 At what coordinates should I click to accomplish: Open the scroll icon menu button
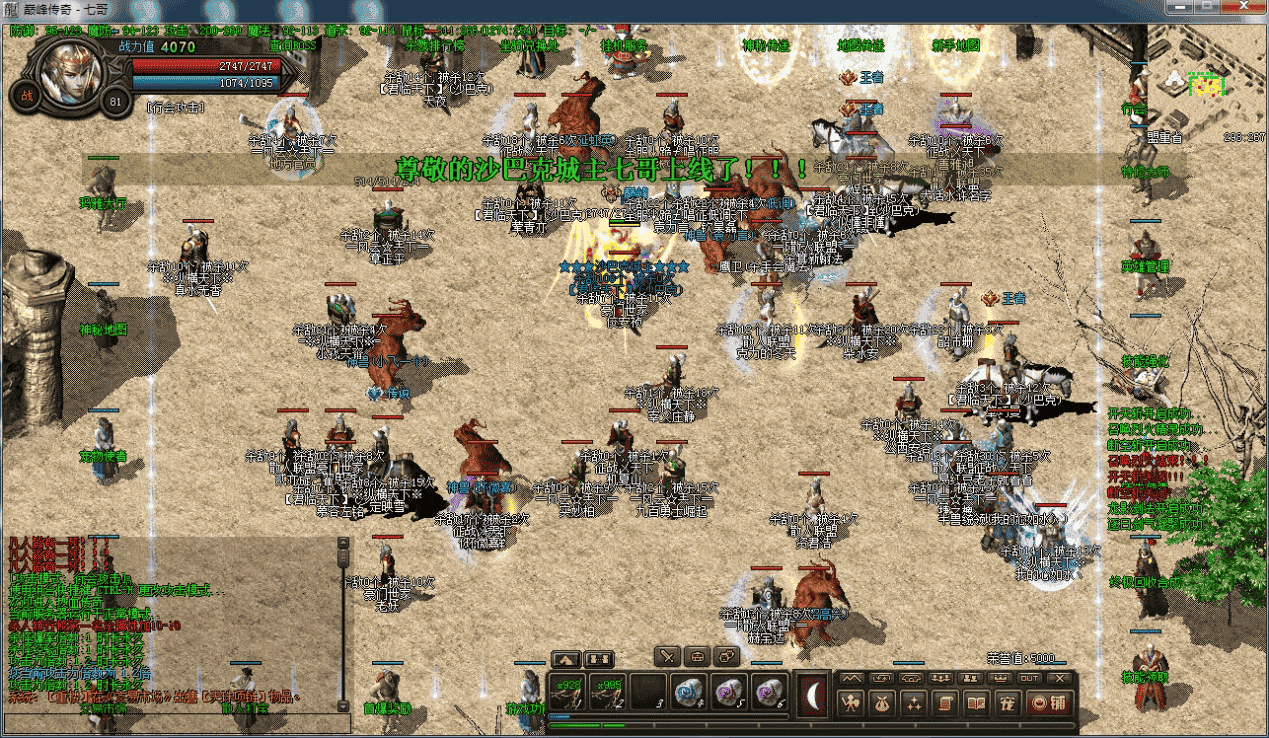tap(944, 703)
